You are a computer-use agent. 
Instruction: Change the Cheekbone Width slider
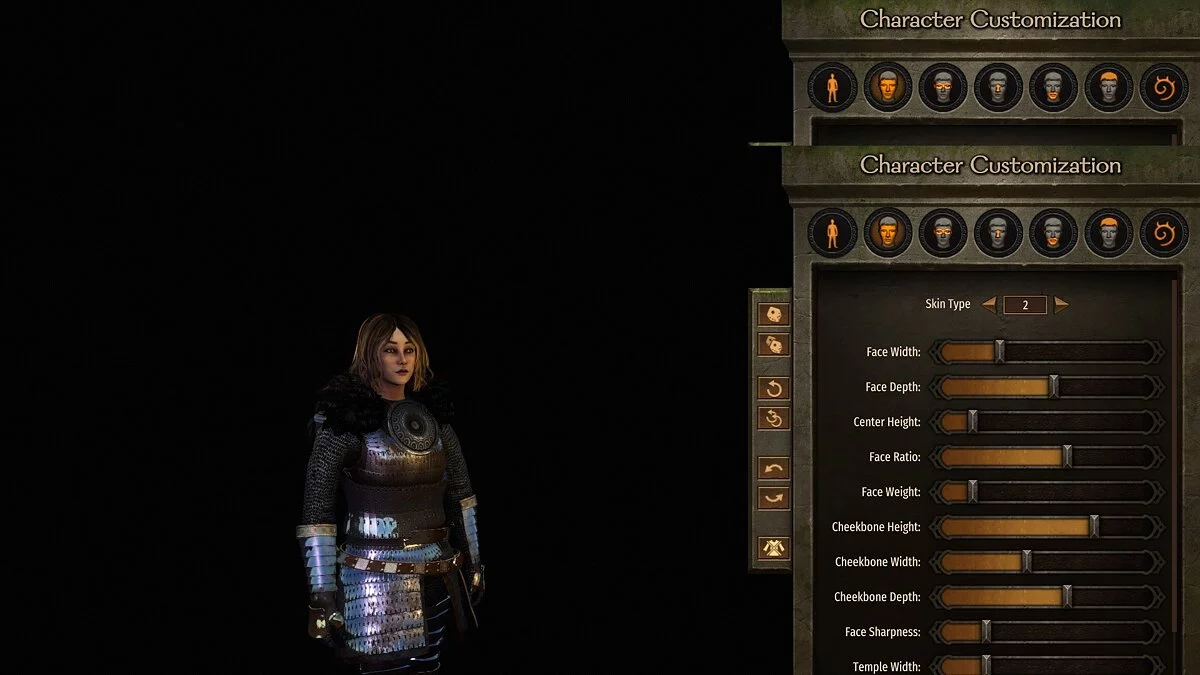point(1026,562)
